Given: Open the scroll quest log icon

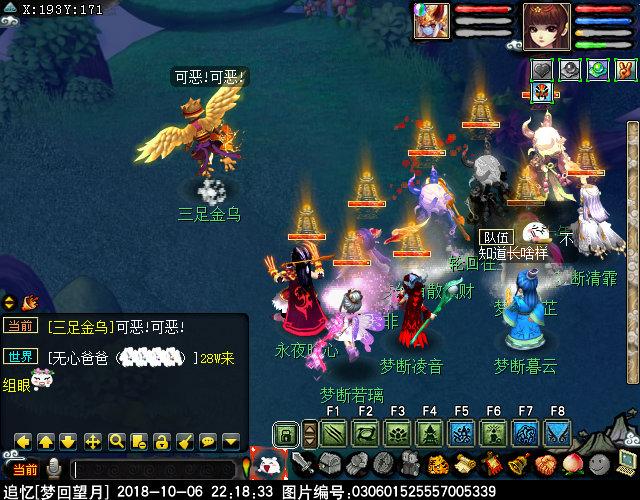Looking at the screenshot, I should click(x=465, y=464).
